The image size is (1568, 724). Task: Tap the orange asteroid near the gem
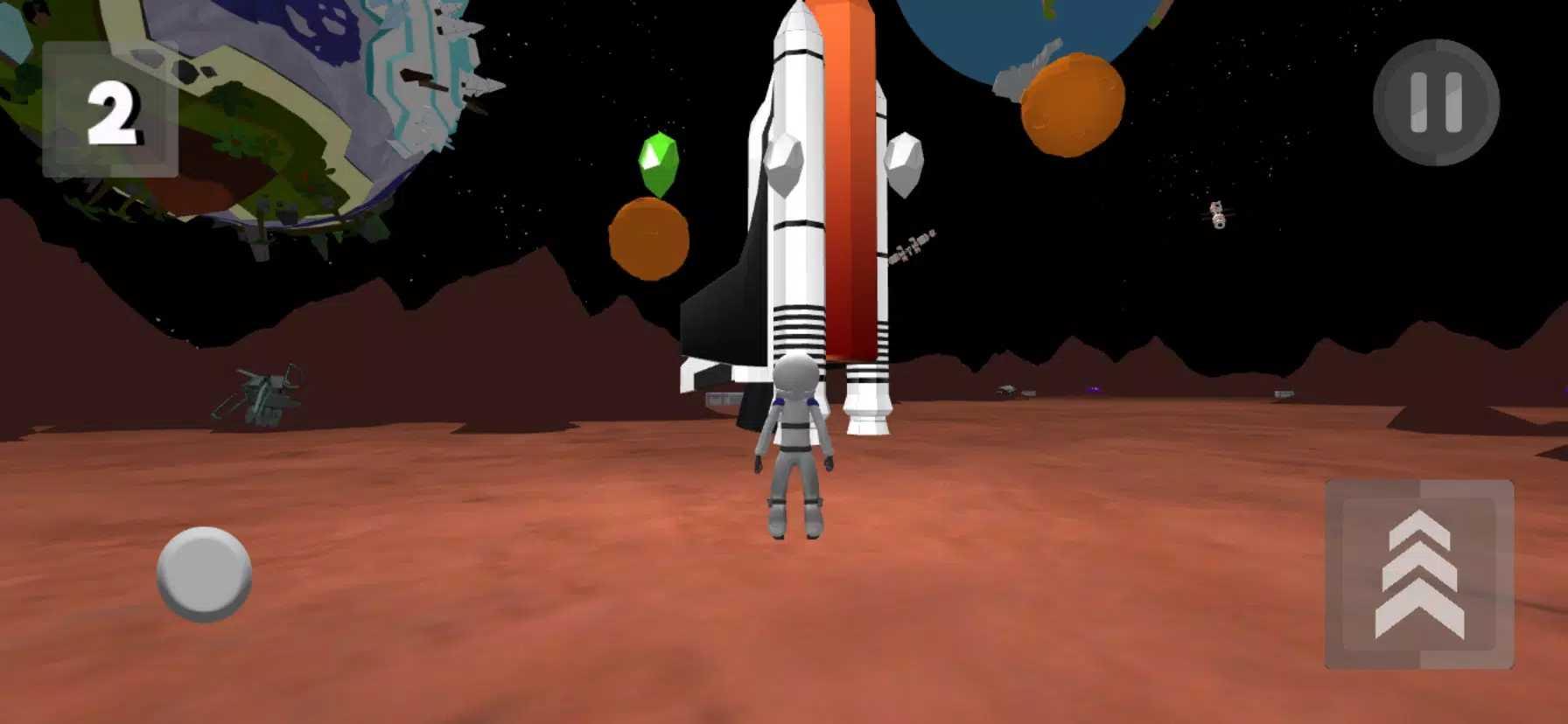tap(647, 236)
